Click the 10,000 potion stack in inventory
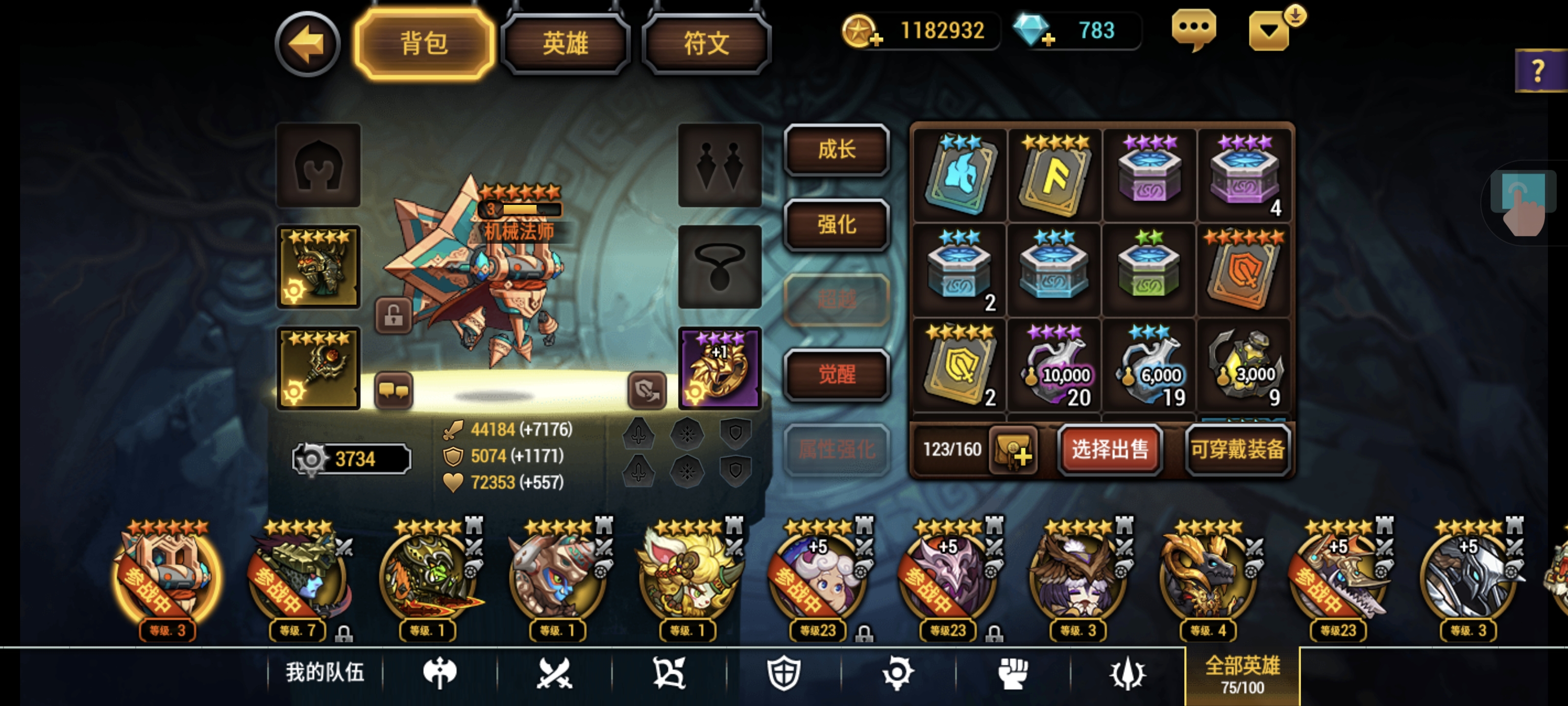The width and height of the screenshot is (1568, 706). click(x=1053, y=366)
